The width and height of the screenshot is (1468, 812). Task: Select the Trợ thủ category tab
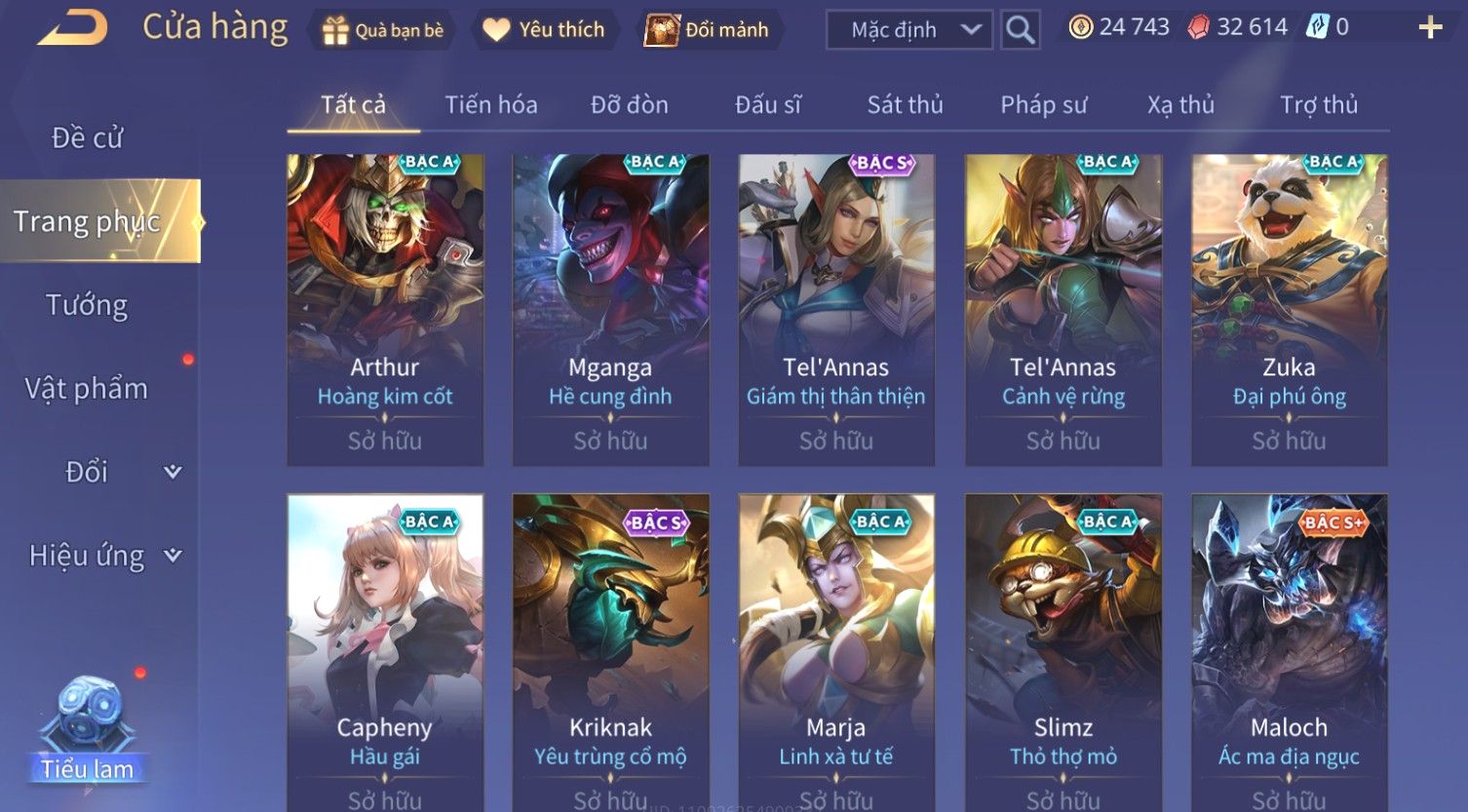coord(1318,104)
